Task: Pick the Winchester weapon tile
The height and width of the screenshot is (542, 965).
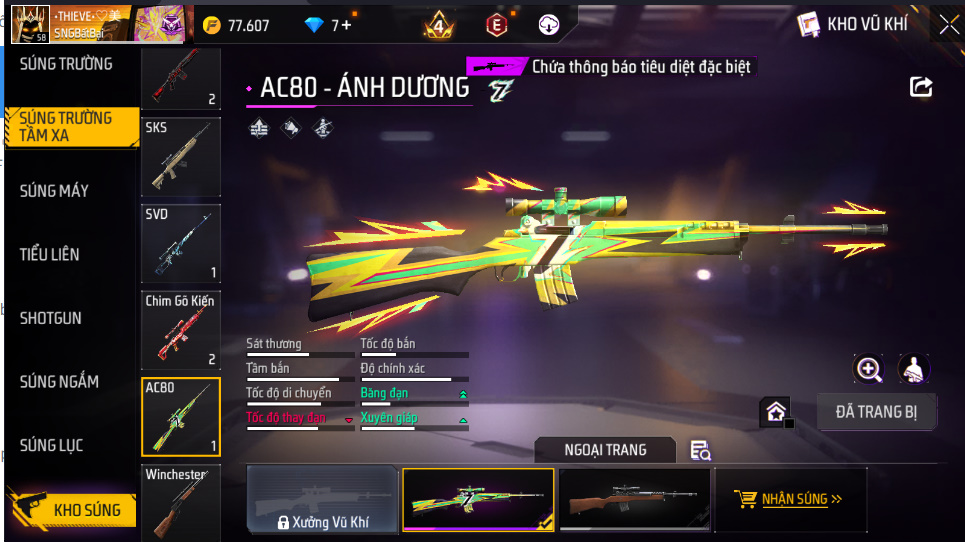Action: [x=181, y=503]
